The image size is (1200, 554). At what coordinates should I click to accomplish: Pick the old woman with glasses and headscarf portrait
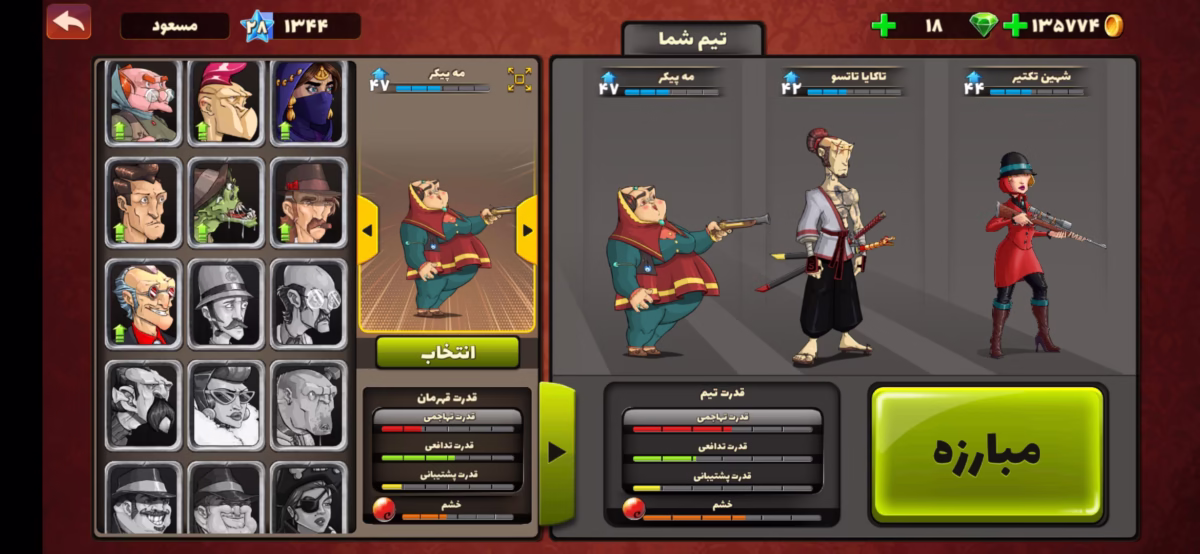144,102
